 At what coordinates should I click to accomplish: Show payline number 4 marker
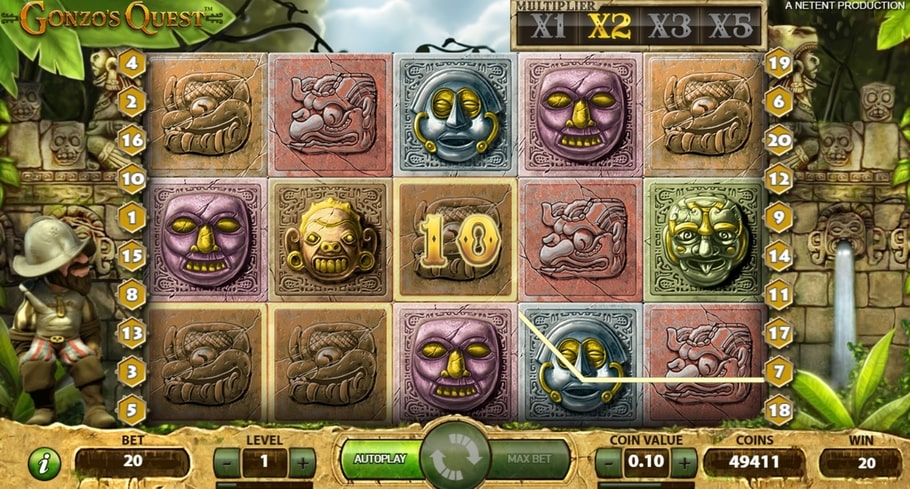(x=132, y=64)
